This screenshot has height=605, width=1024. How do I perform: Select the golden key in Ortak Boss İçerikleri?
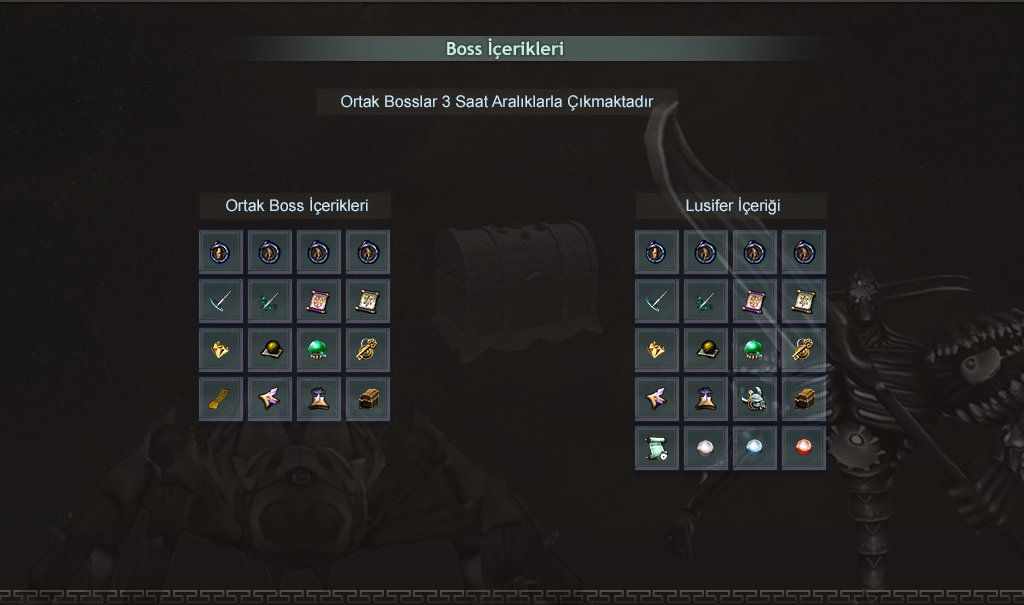click(368, 350)
